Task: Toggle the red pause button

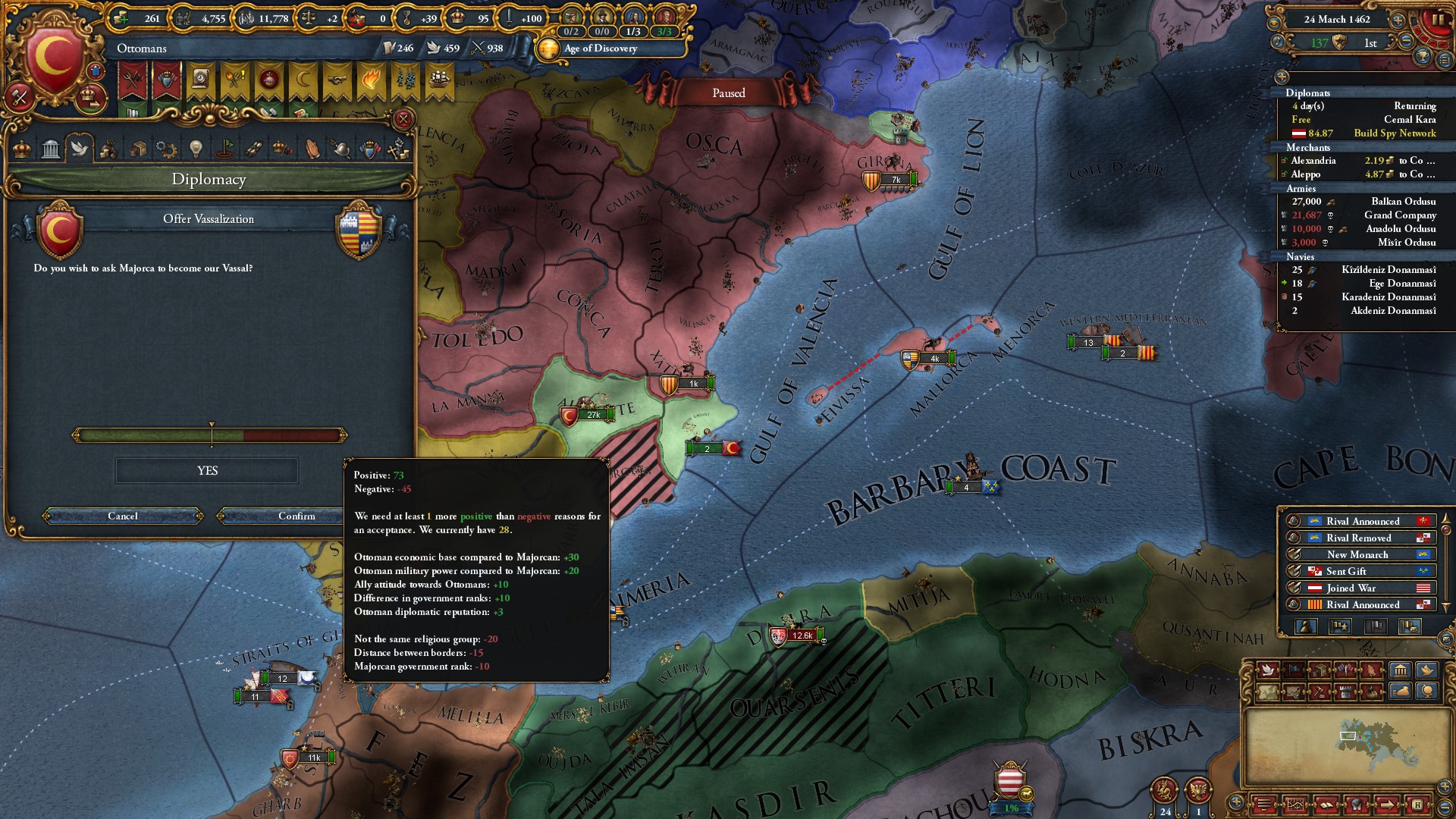Action: pyautogui.click(x=1438, y=20)
